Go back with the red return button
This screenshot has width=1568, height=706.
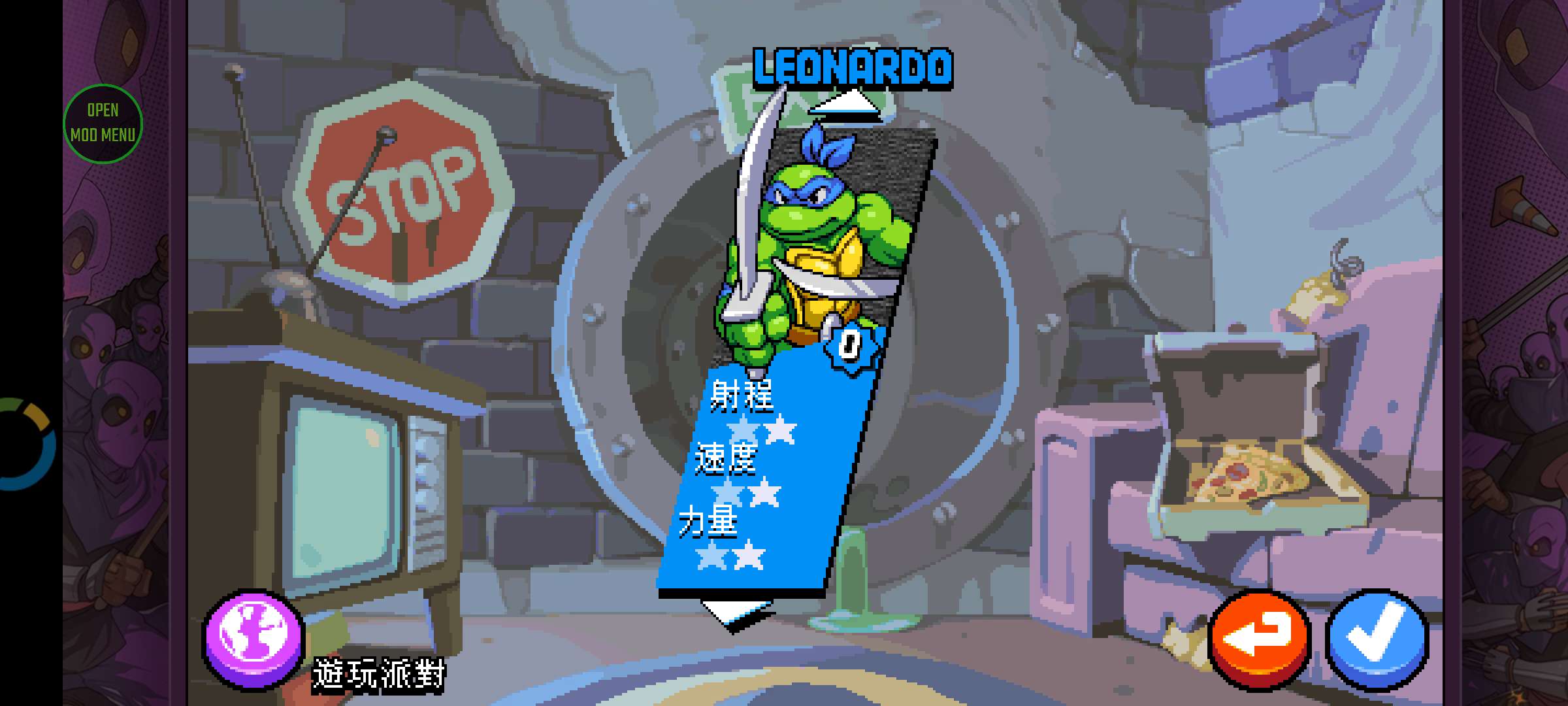click(x=1259, y=639)
